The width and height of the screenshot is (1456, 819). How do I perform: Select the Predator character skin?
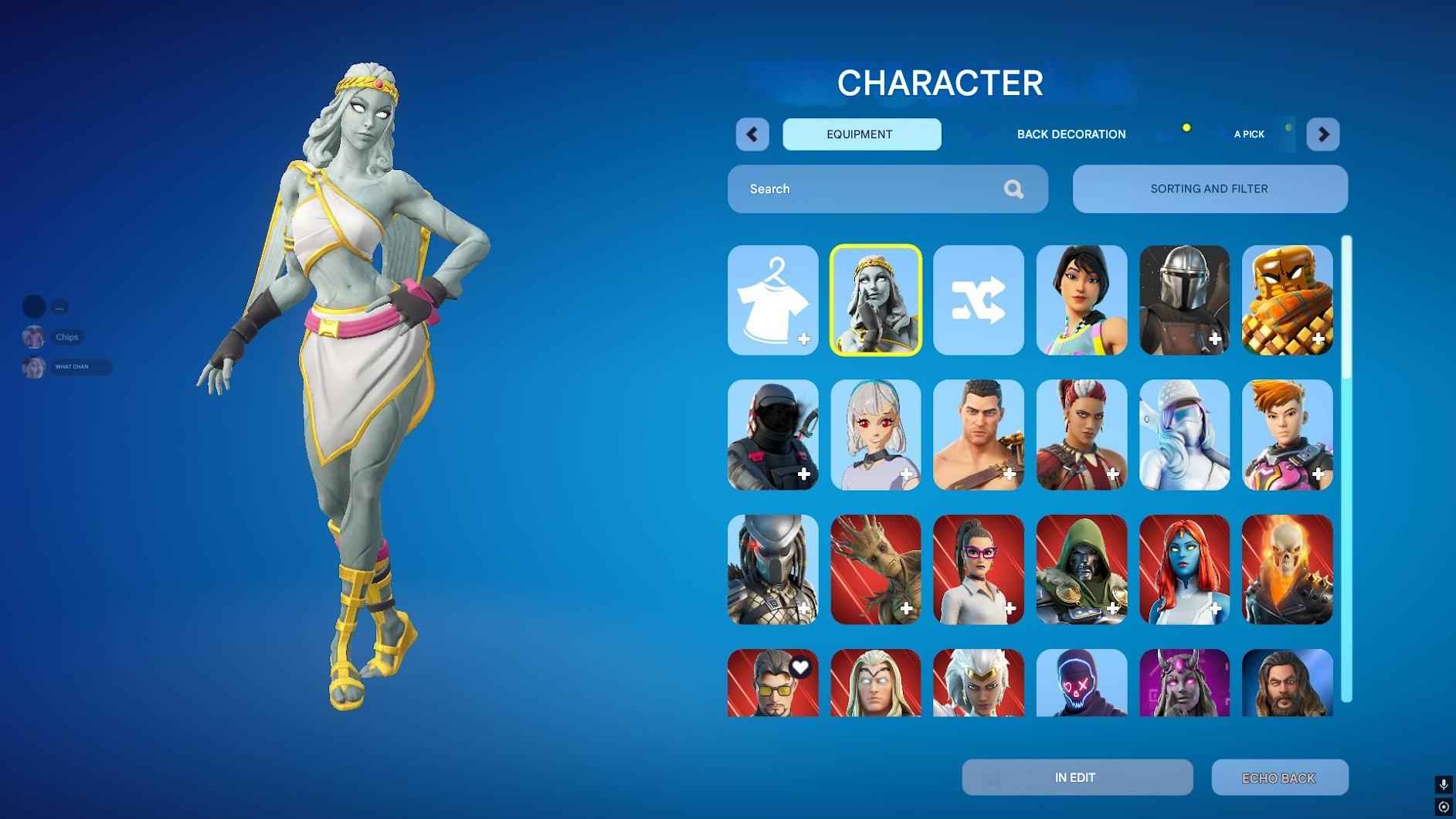[x=772, y=570]
